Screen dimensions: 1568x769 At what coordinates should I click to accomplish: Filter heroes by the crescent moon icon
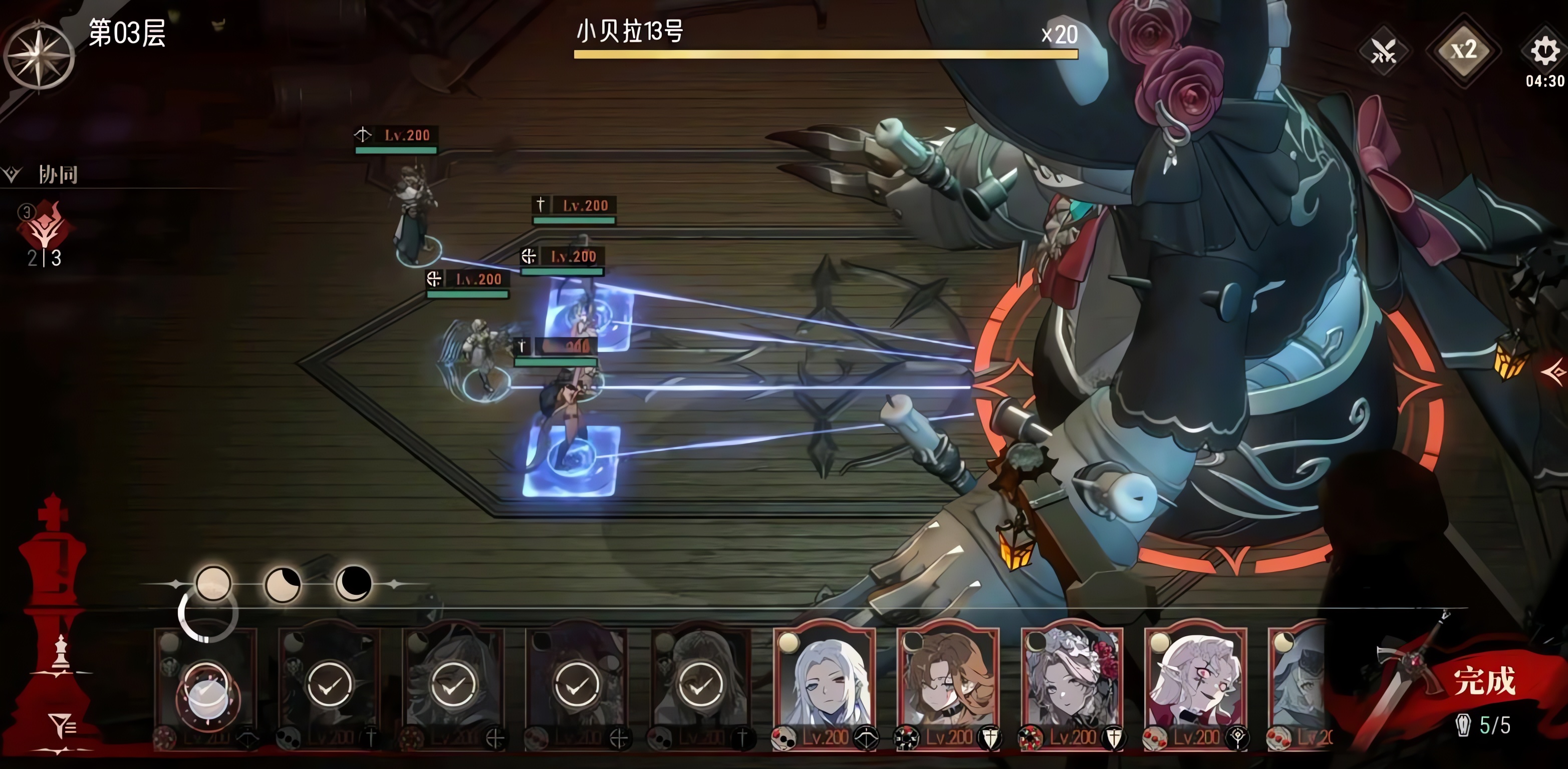coord(353,583)
